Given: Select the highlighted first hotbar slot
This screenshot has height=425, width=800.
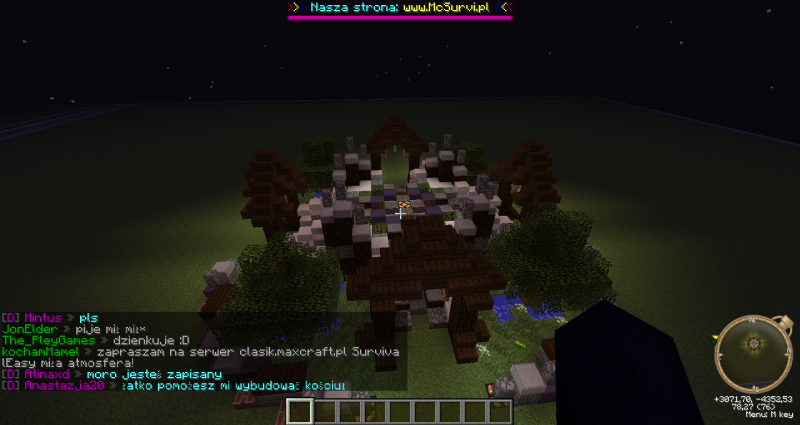Looking at the screenshot, I should [300, 411].
